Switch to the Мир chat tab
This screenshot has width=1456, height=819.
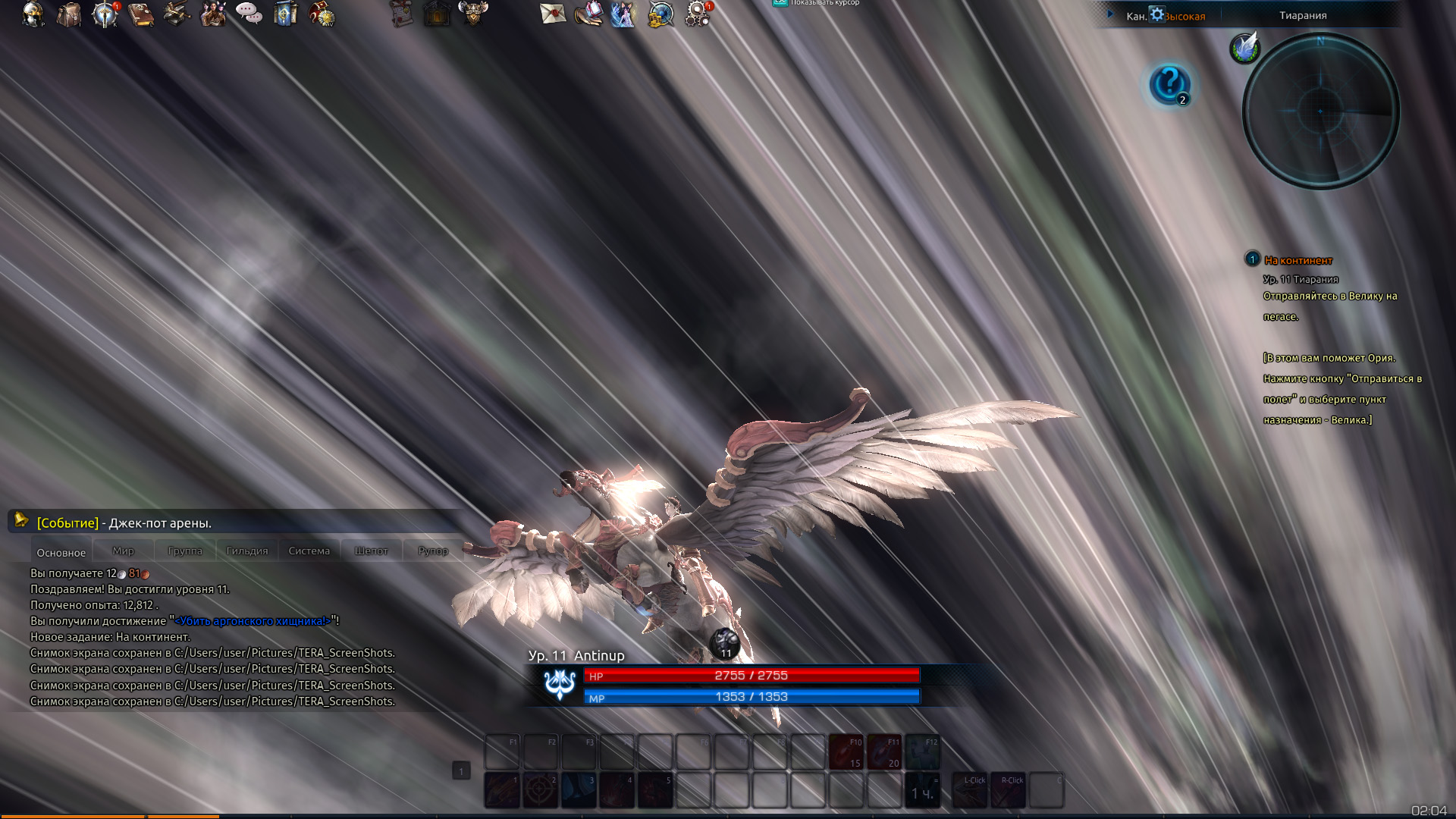click(123, 551)
